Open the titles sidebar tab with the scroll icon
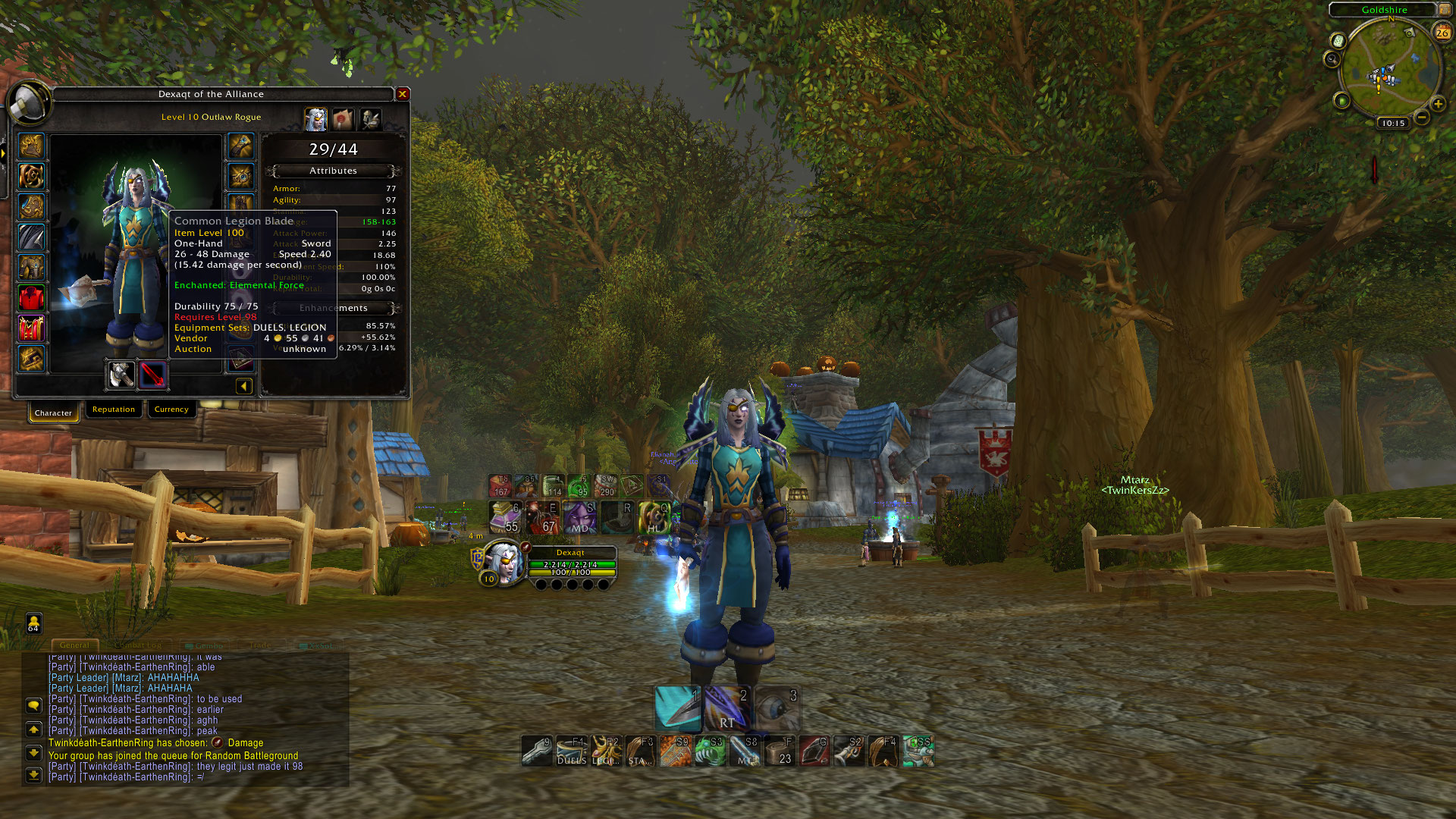 point(343,119)
